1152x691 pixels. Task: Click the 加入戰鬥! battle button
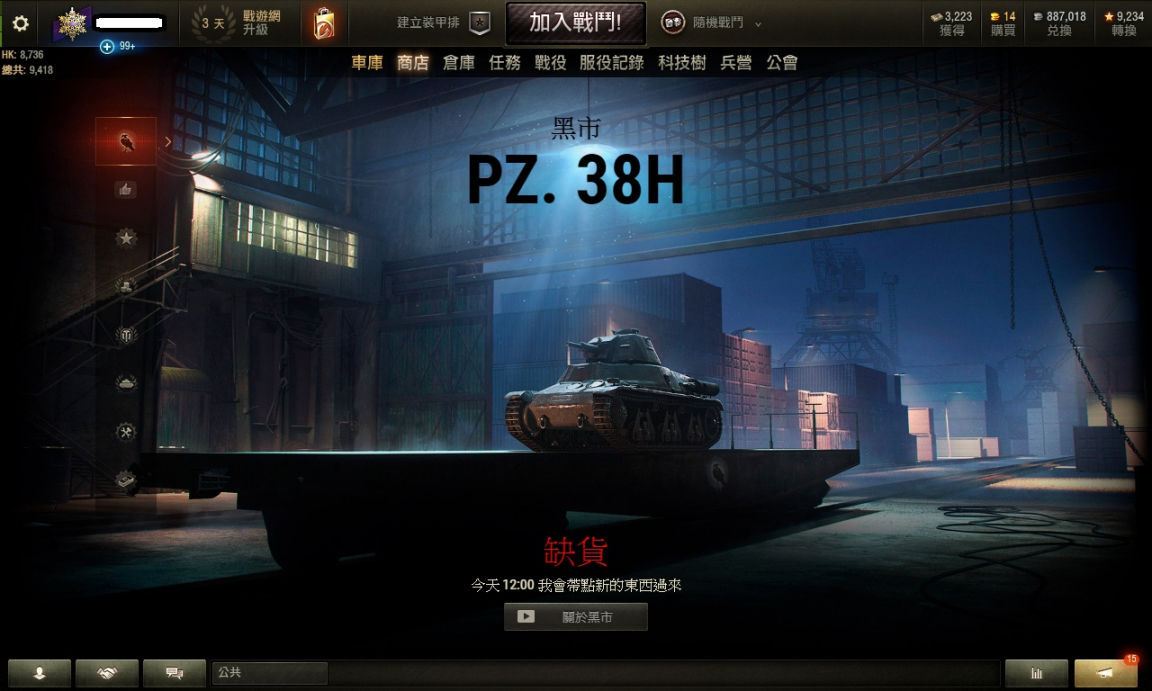[x=575, y=23]
